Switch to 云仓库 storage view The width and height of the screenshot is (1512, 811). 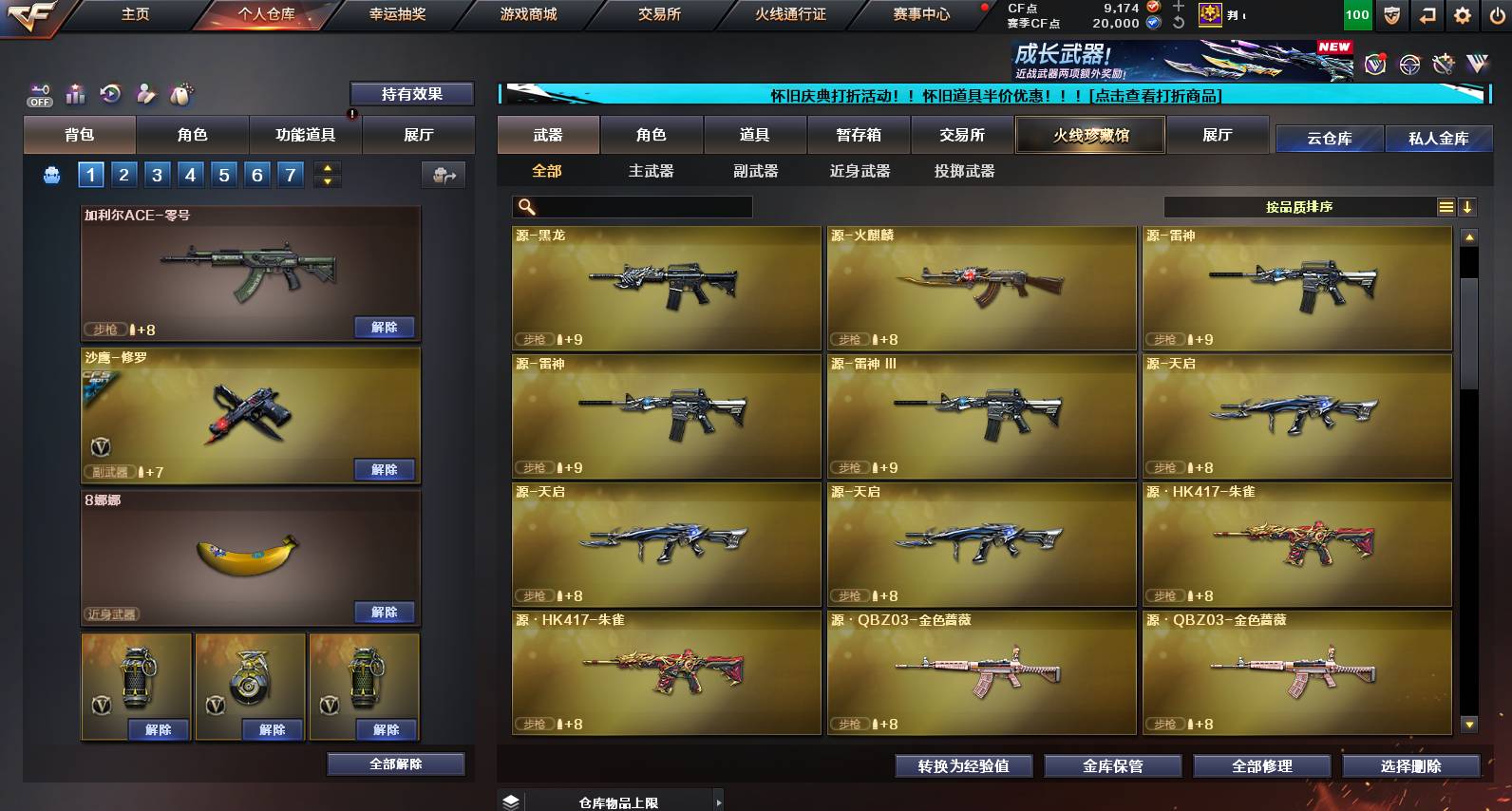point(1330,137)
